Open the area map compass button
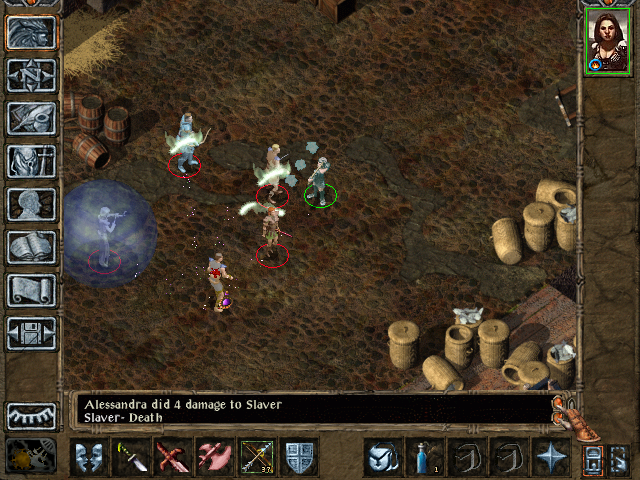640x480 pixels. coord(31,75)
